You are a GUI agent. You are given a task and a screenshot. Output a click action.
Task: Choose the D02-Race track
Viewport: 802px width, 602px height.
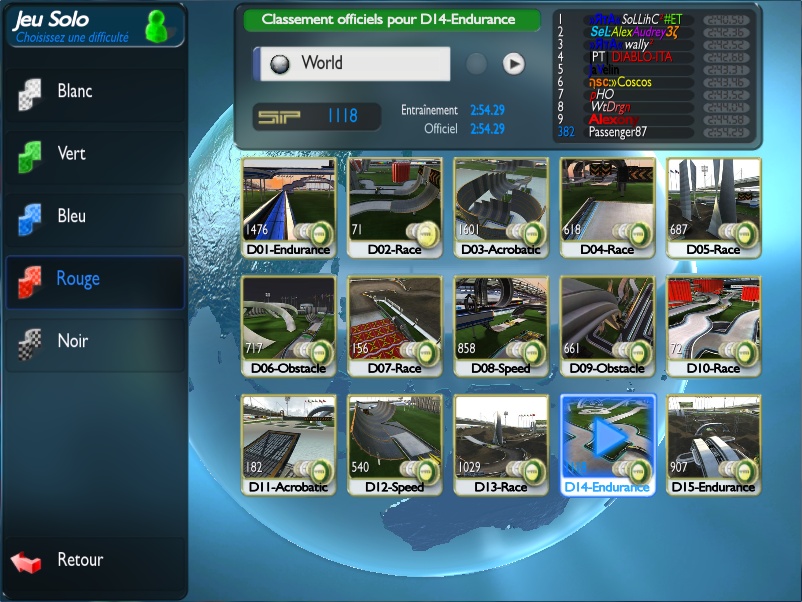coord(396,206)
